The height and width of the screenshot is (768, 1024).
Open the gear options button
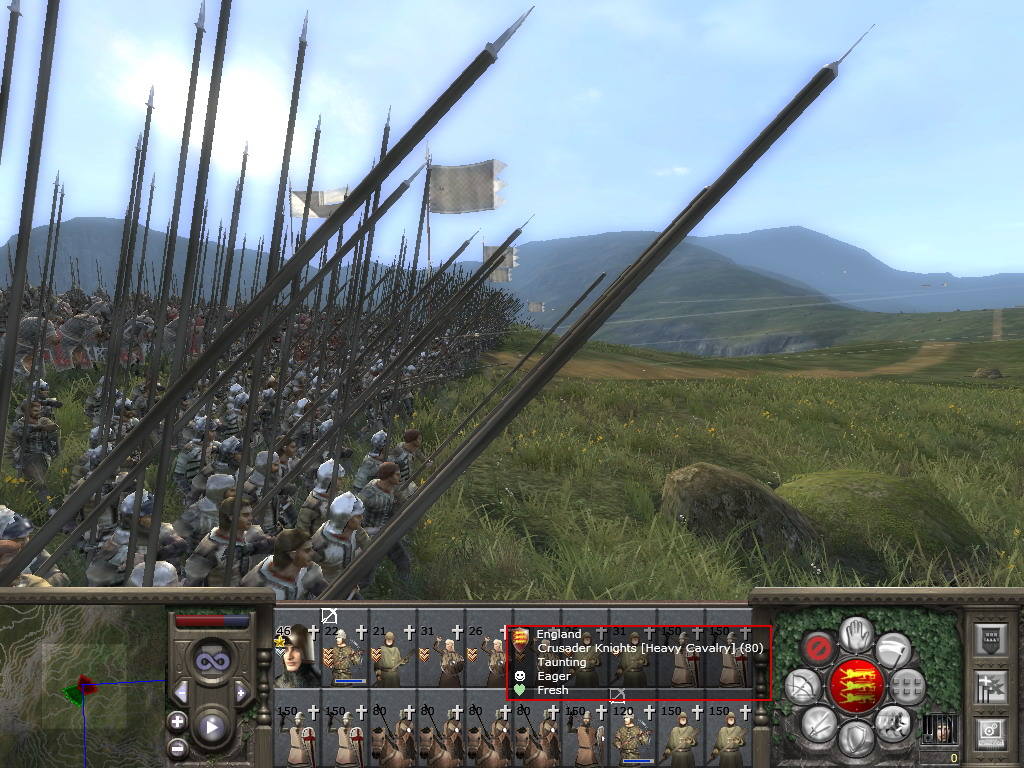pyautogui.click(x=991, y=733)
